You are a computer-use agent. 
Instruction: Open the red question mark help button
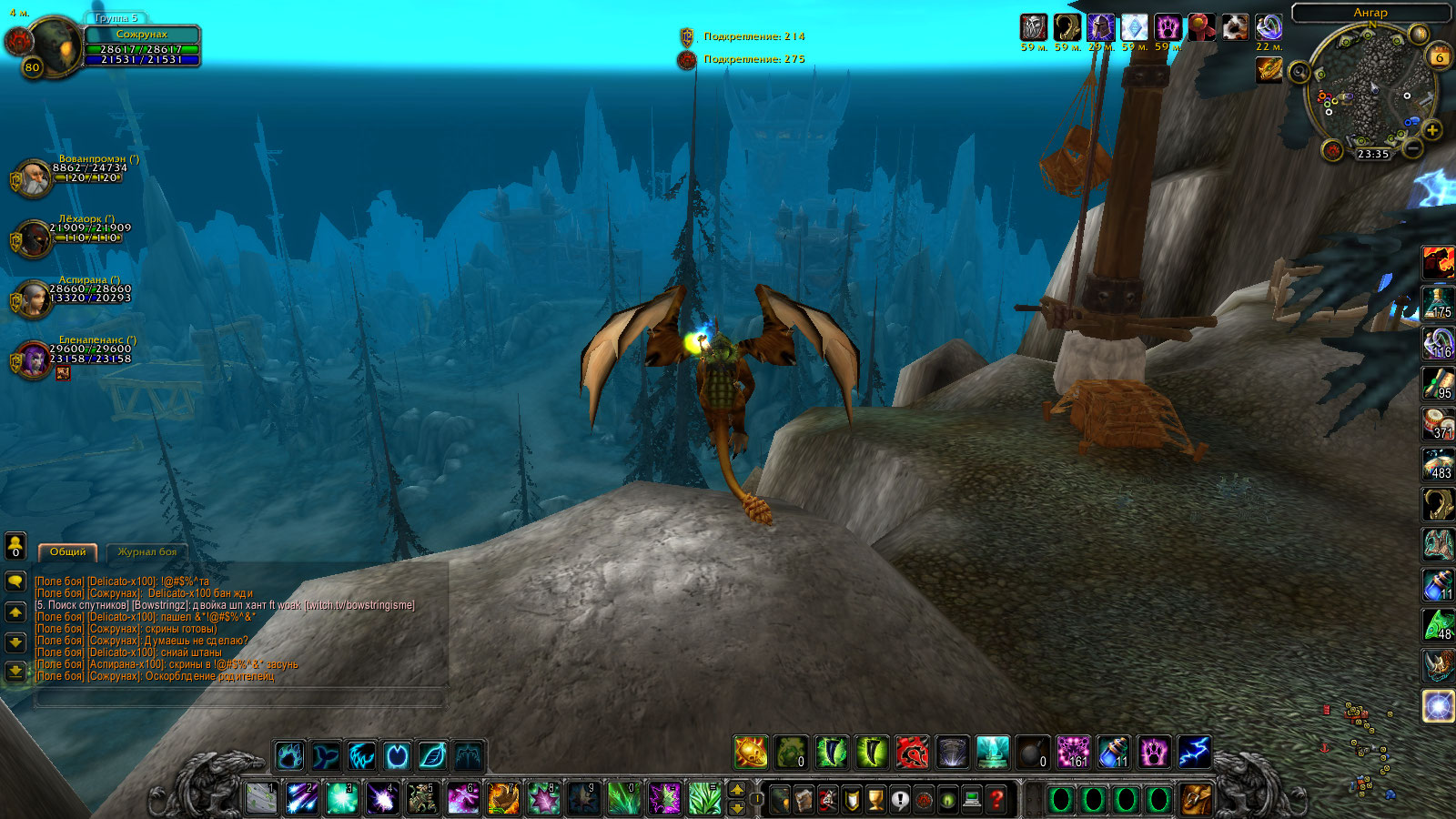tap(996, 800)
